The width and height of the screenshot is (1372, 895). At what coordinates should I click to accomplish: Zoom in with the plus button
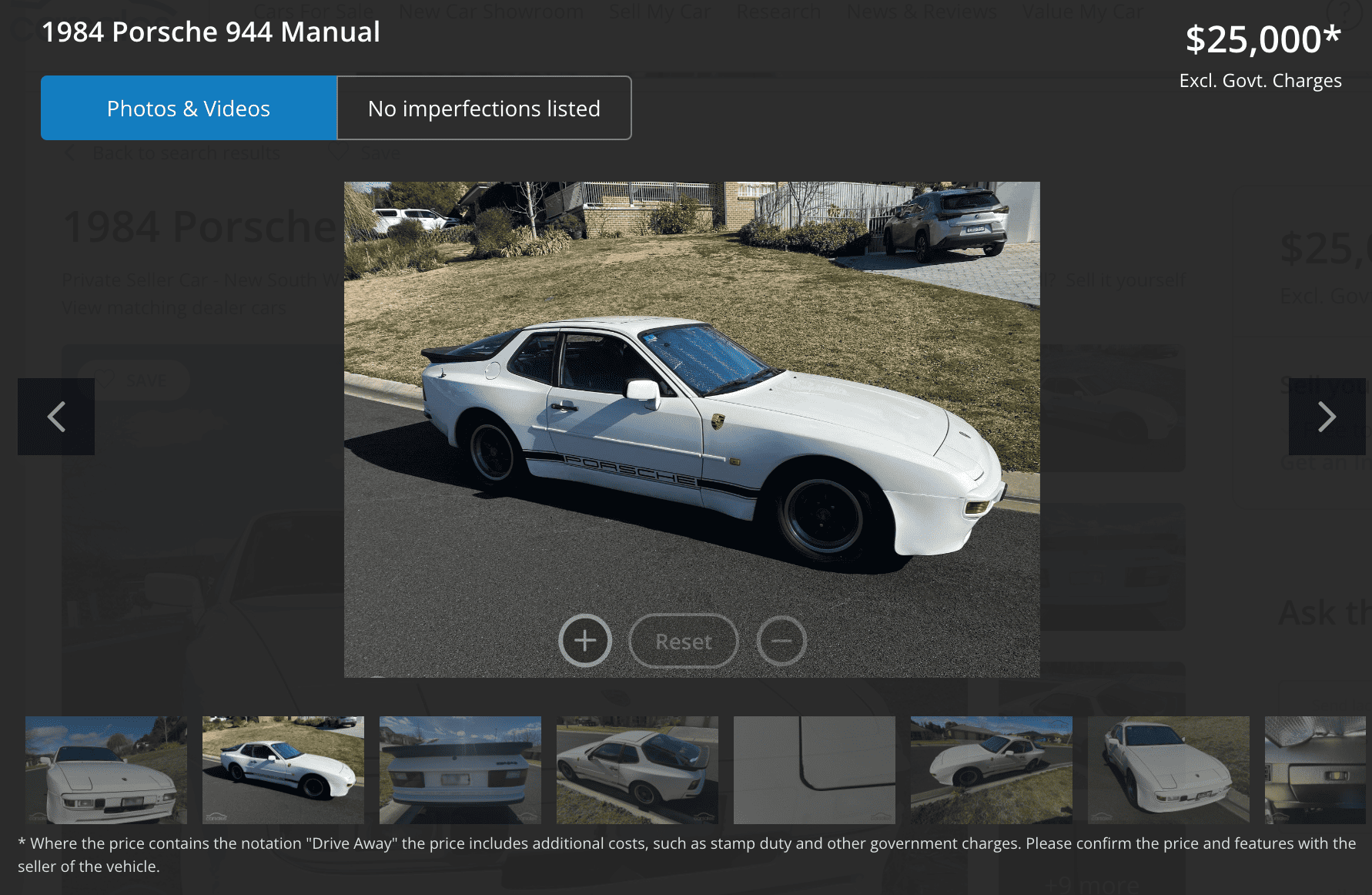585,641
